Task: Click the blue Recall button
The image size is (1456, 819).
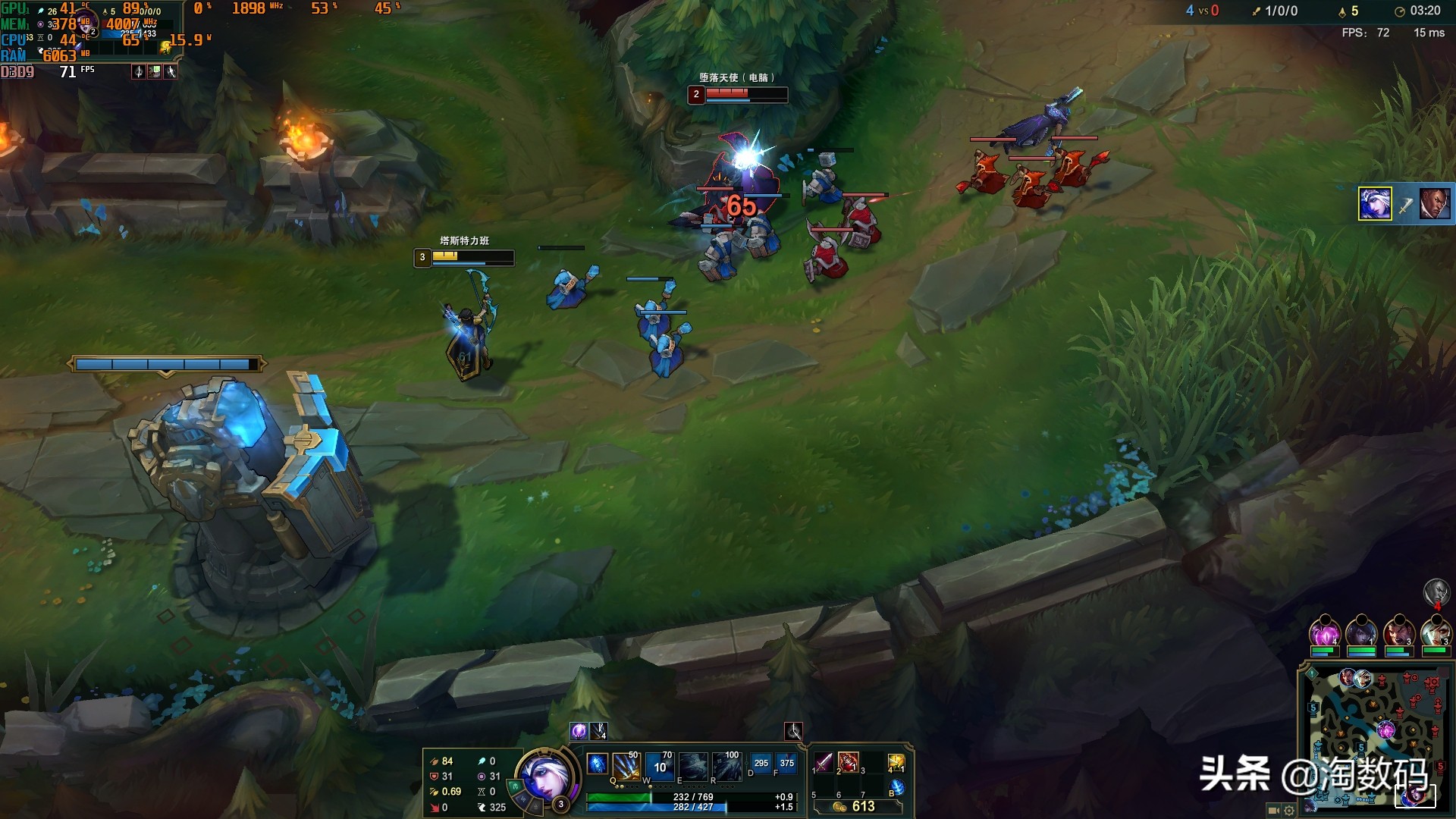Action: pyautogui.click(x=896, y=788)
